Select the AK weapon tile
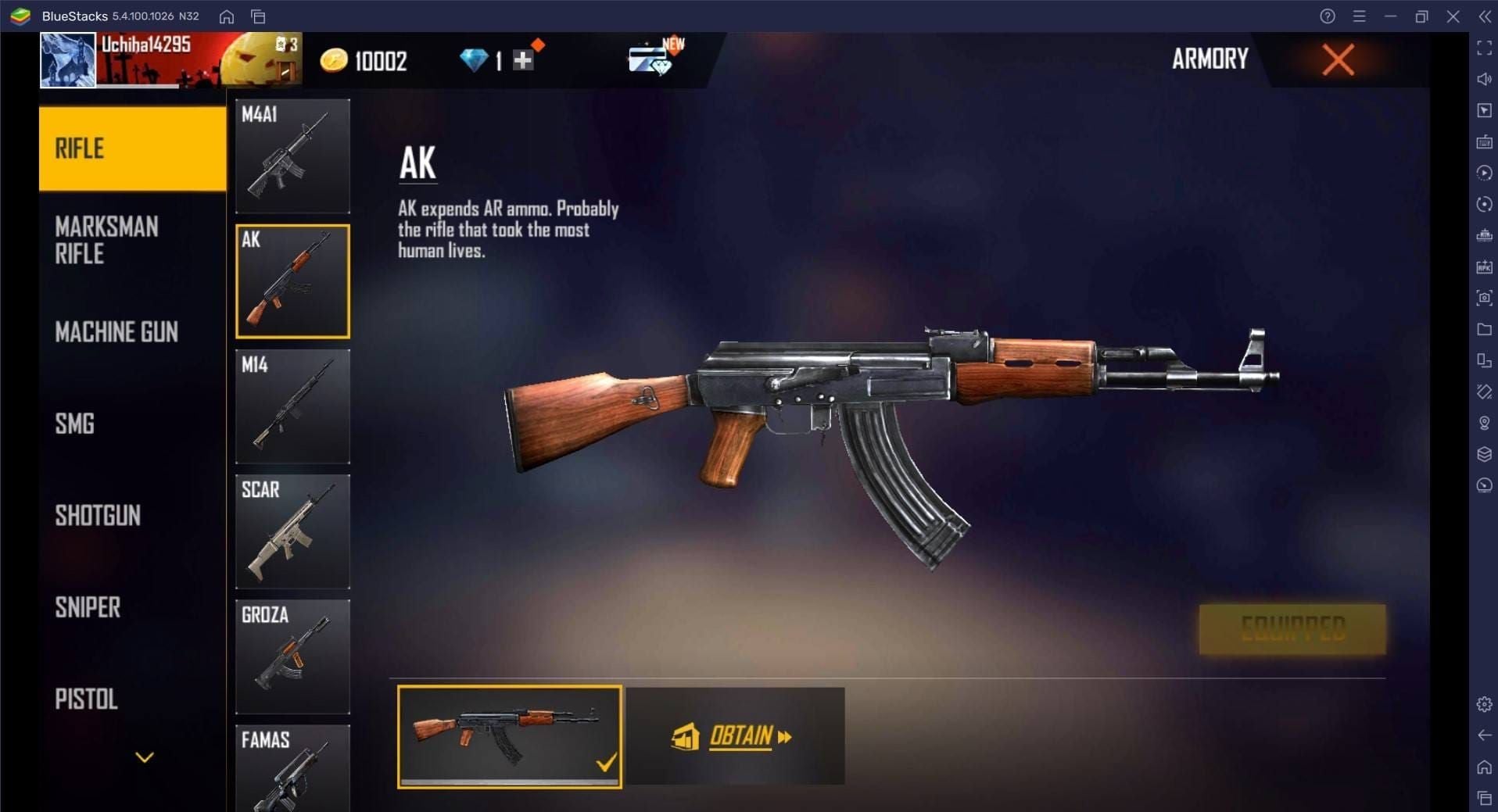Viewport: 1498px width, 812px height. 292,281
